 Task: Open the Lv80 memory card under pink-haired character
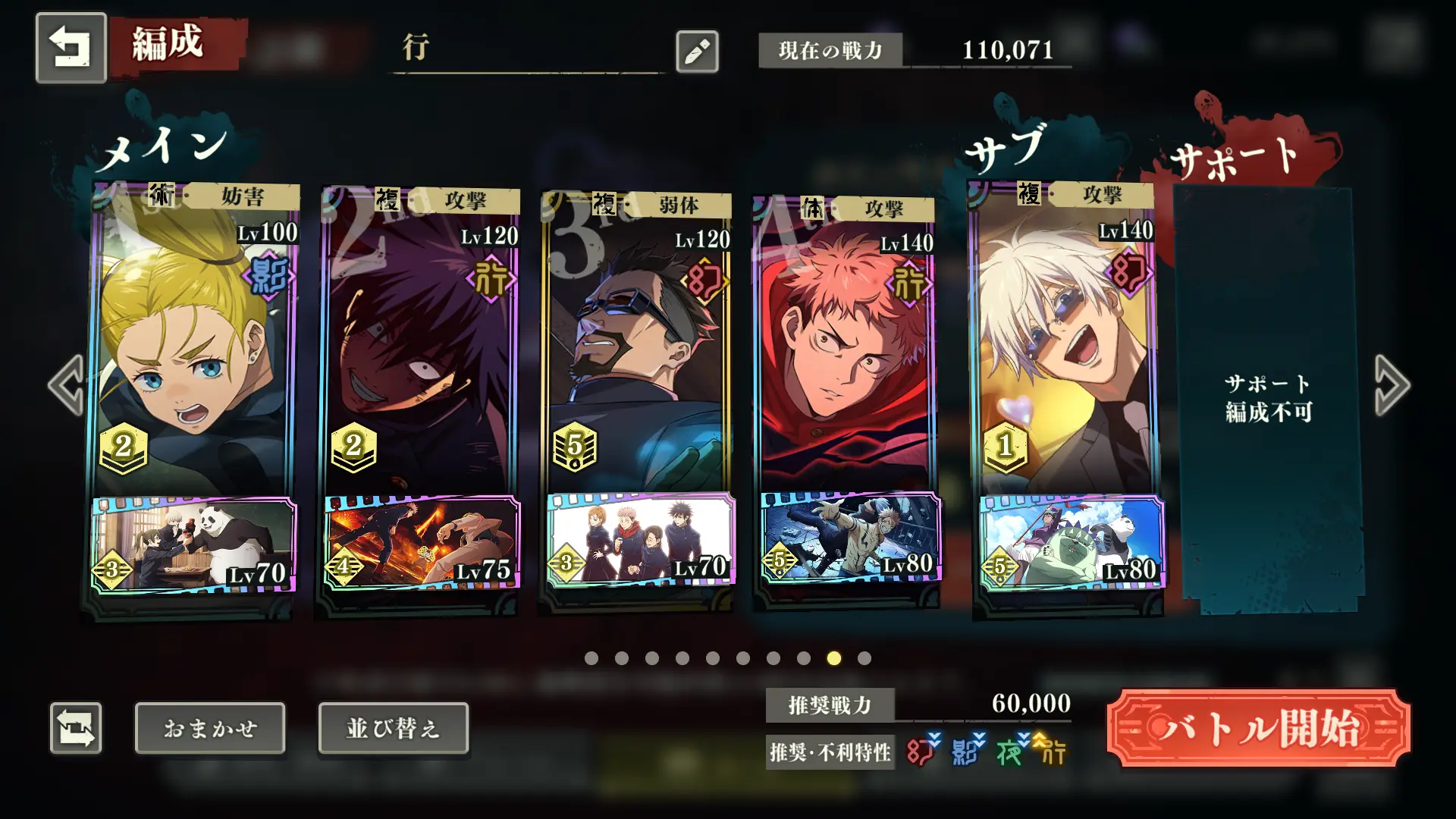click(849, 537)
